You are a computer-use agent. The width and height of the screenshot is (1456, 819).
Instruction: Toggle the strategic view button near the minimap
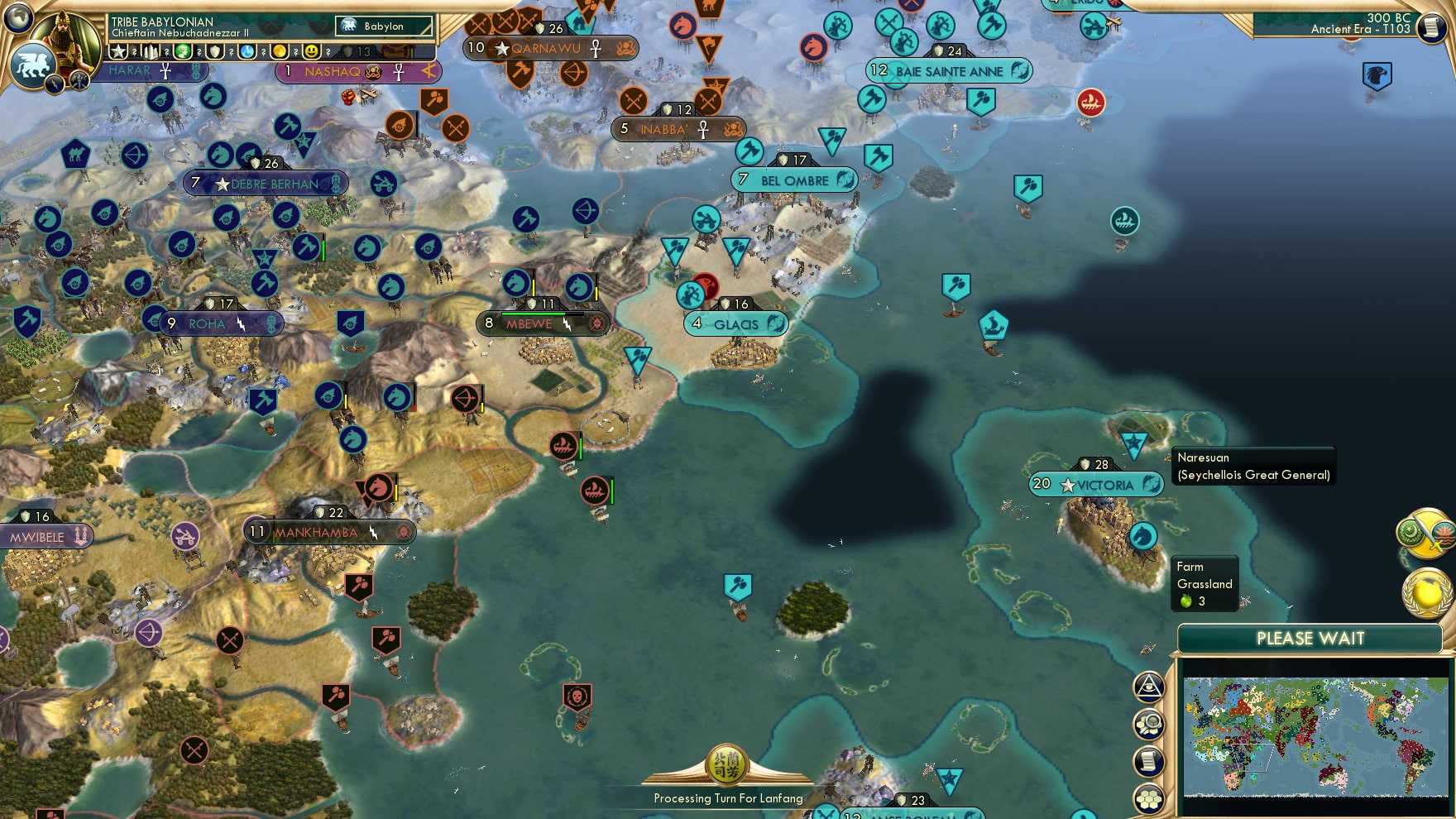click(x=1150, y=723)
